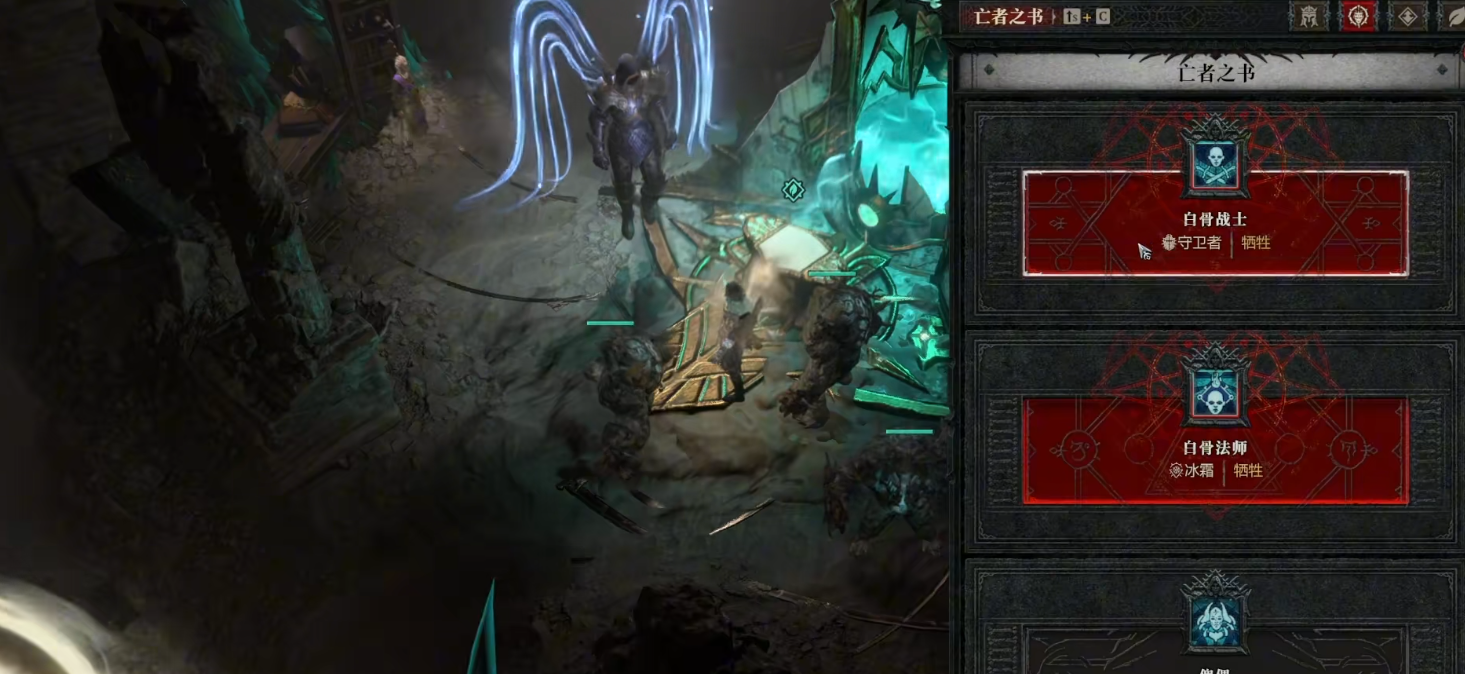The height and width of the screenshot is (674, 1465).
Task: Click the crossed-swords Skeletal Warrior portrait icon
Action: click(1215, 166)
